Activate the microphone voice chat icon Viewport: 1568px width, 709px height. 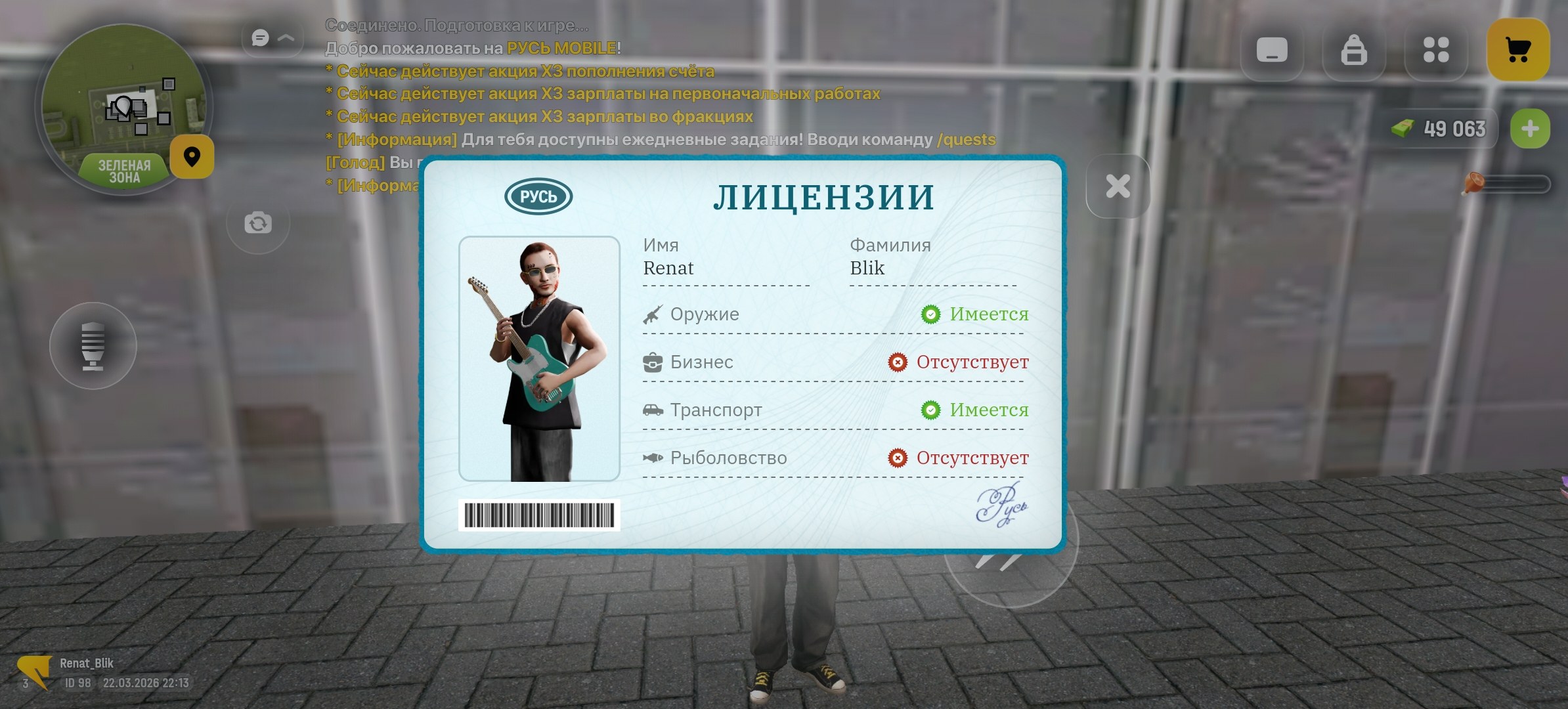click(x=92, y=346)
